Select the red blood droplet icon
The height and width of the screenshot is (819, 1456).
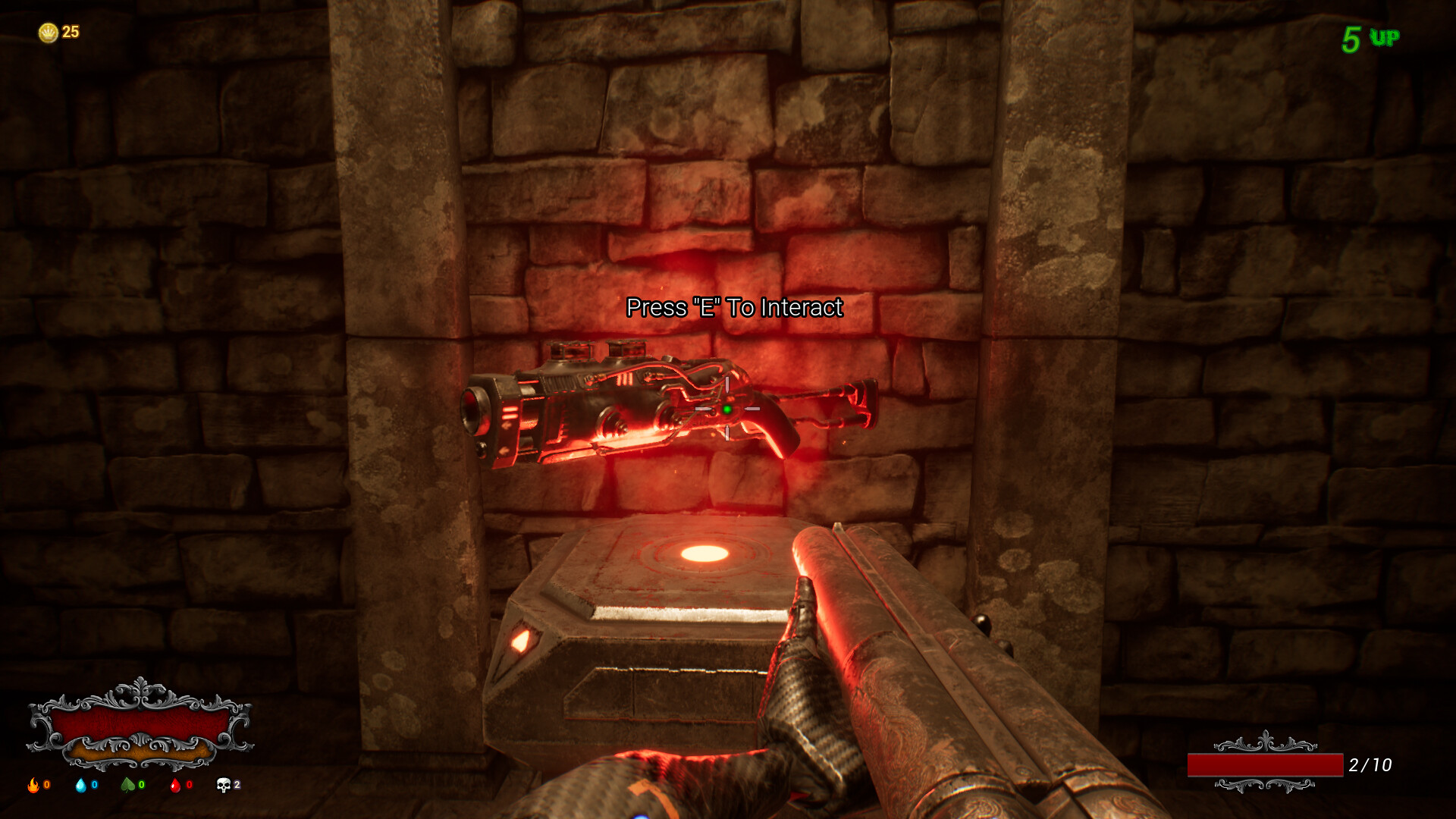point(175,786)
